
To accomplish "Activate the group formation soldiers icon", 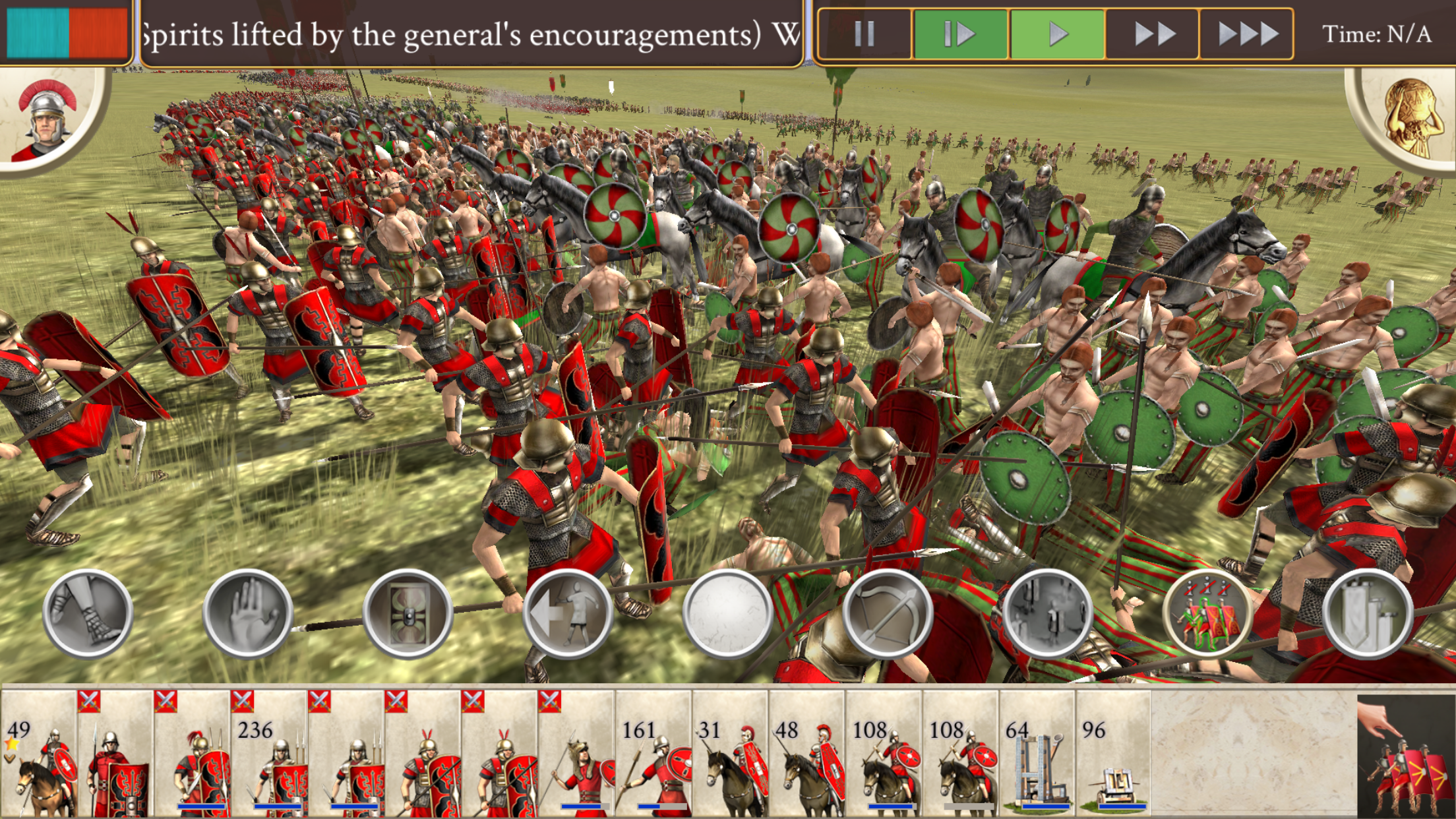I will (x=1207, y=613).
